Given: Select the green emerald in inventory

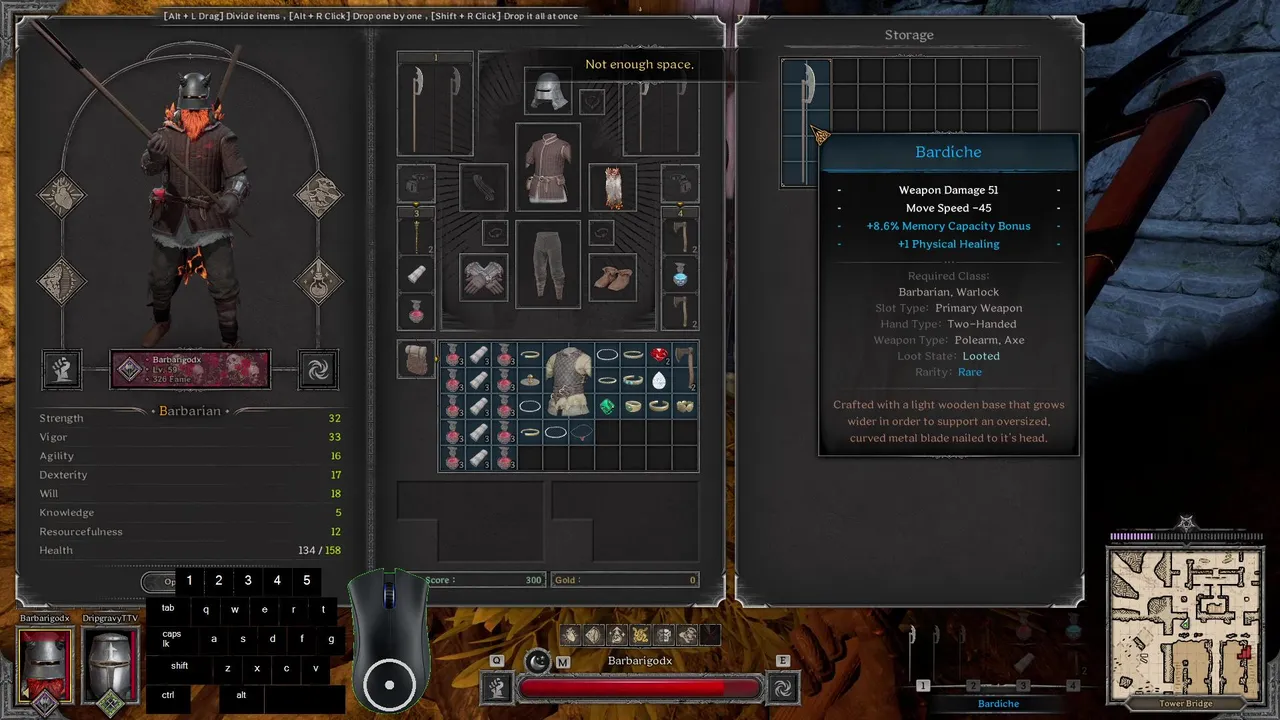Looking at the screenshot, I should [607, 406].
